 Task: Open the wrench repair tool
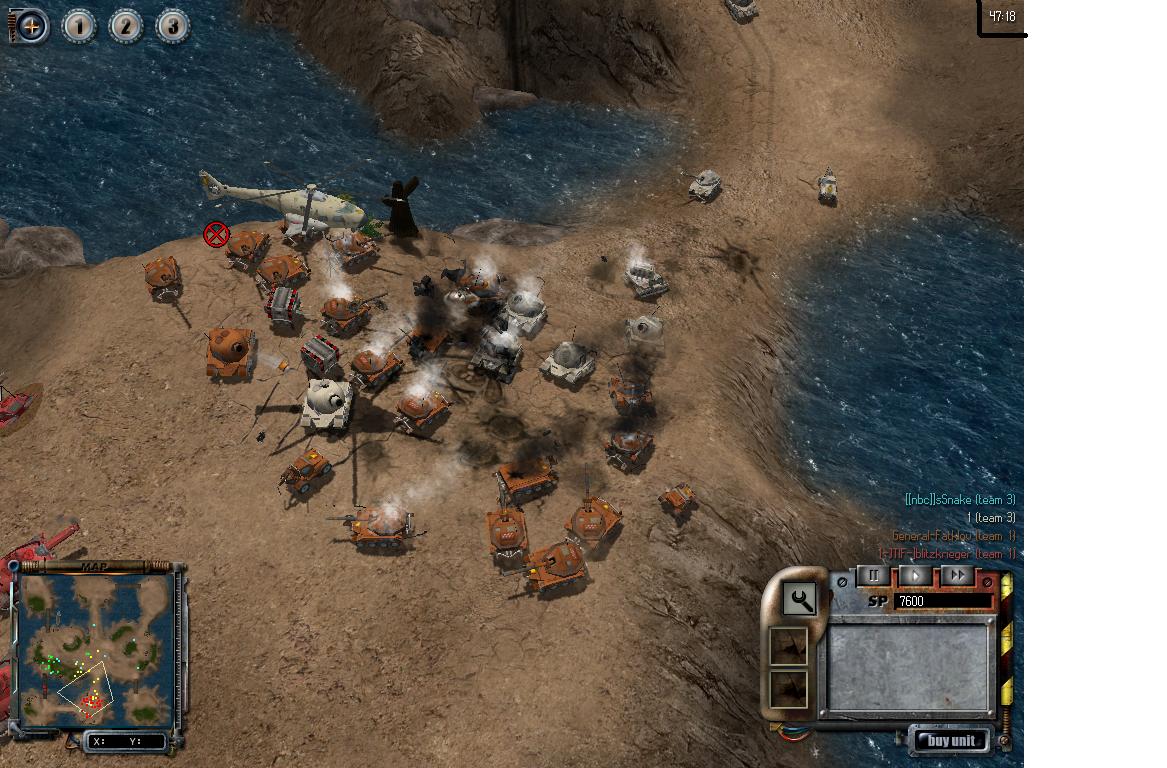(799, 599)
